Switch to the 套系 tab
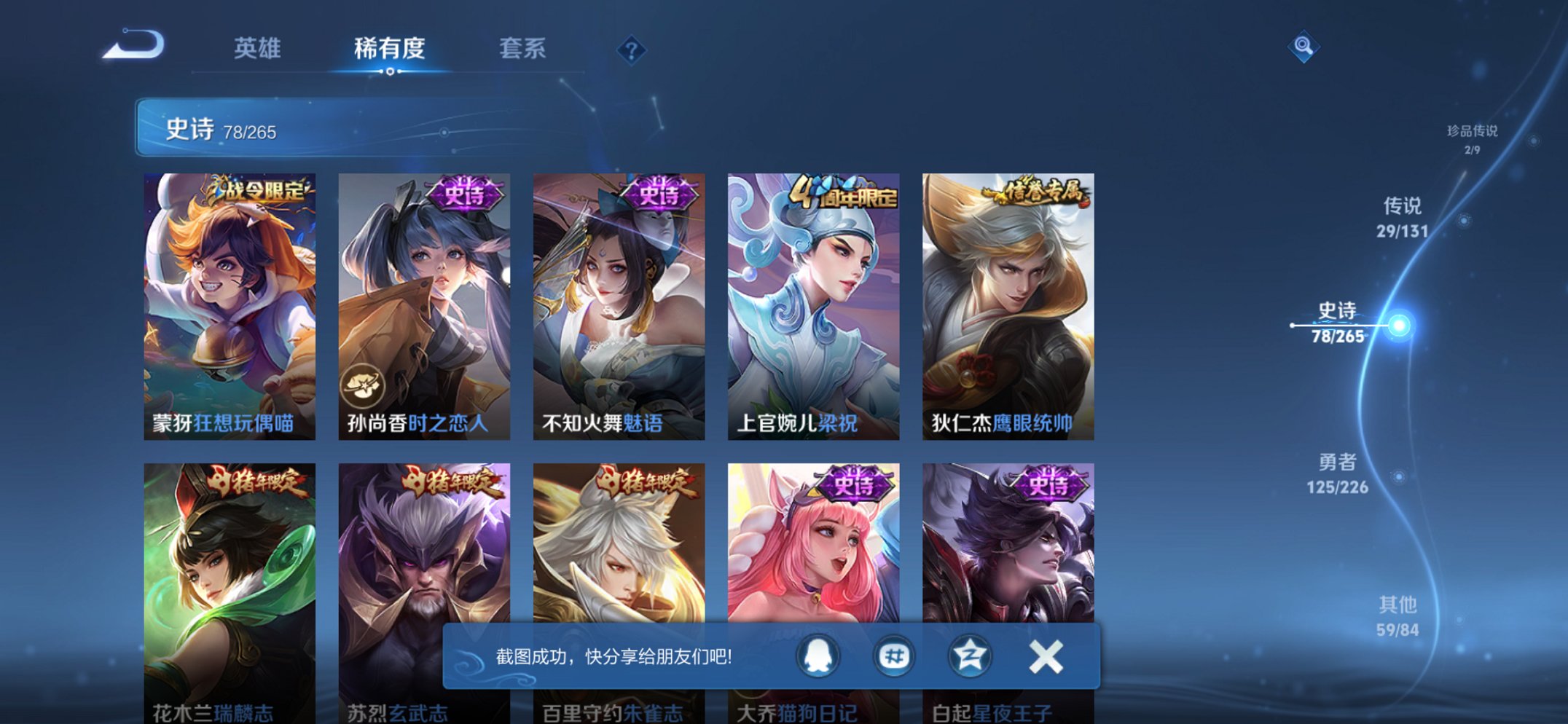 click(522, 50)
